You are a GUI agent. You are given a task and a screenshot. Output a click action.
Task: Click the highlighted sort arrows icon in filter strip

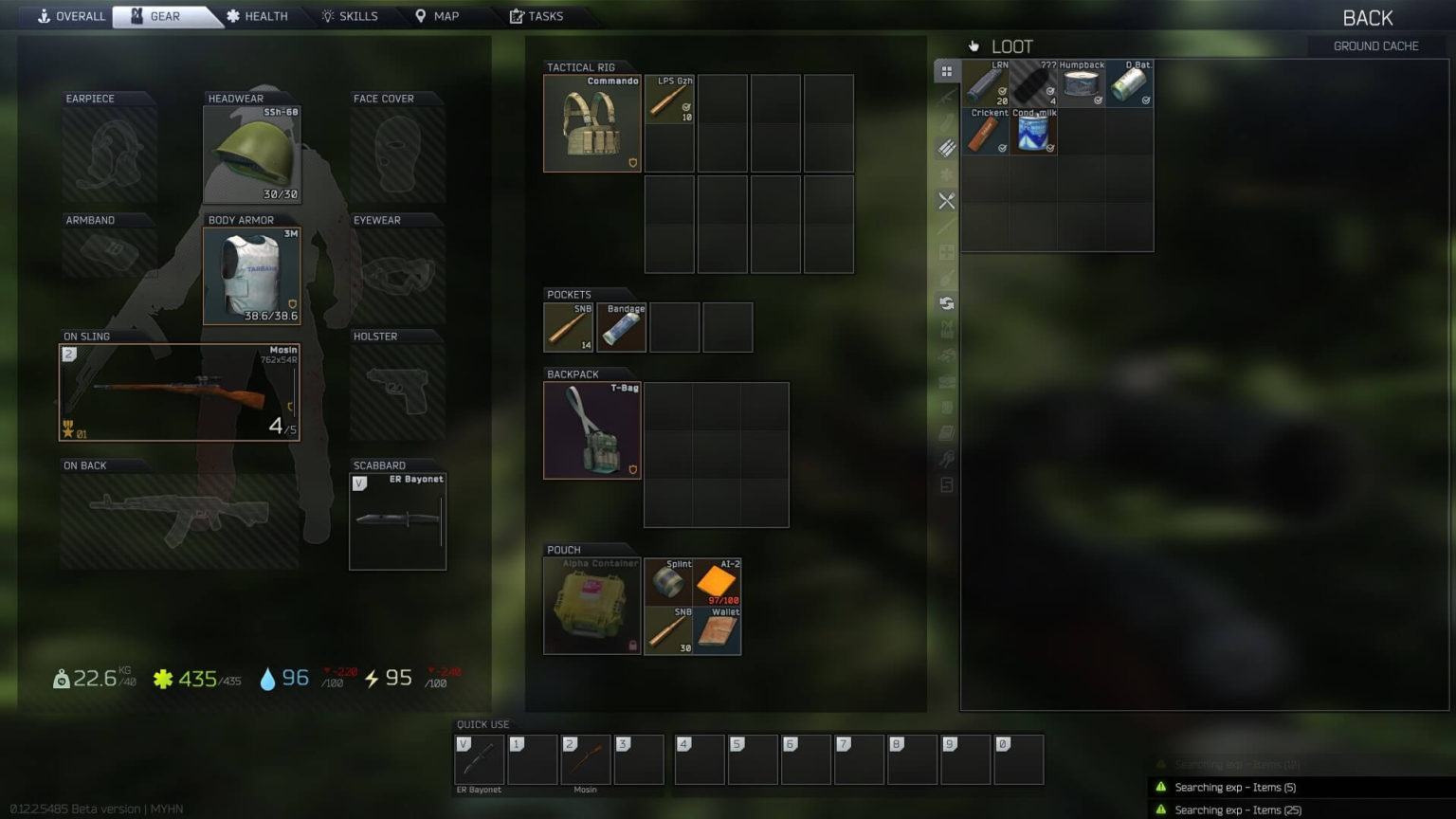point(946,303)
